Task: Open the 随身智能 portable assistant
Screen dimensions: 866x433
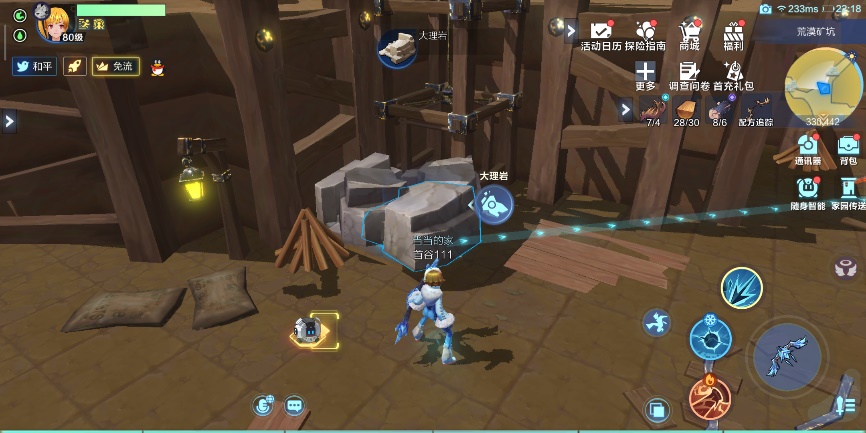Action: (808, 191)
